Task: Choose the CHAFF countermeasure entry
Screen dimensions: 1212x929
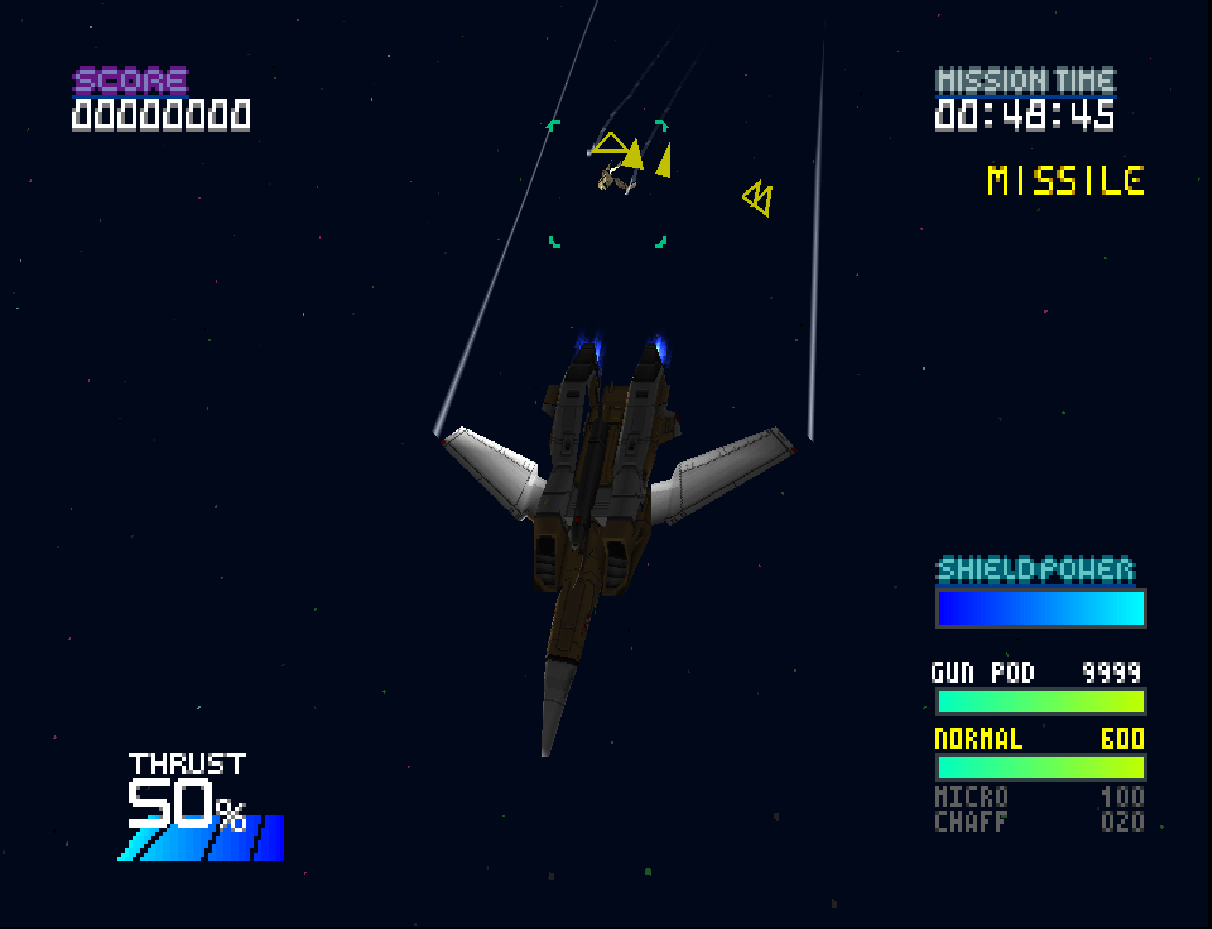Action: [x=971, y=823]
